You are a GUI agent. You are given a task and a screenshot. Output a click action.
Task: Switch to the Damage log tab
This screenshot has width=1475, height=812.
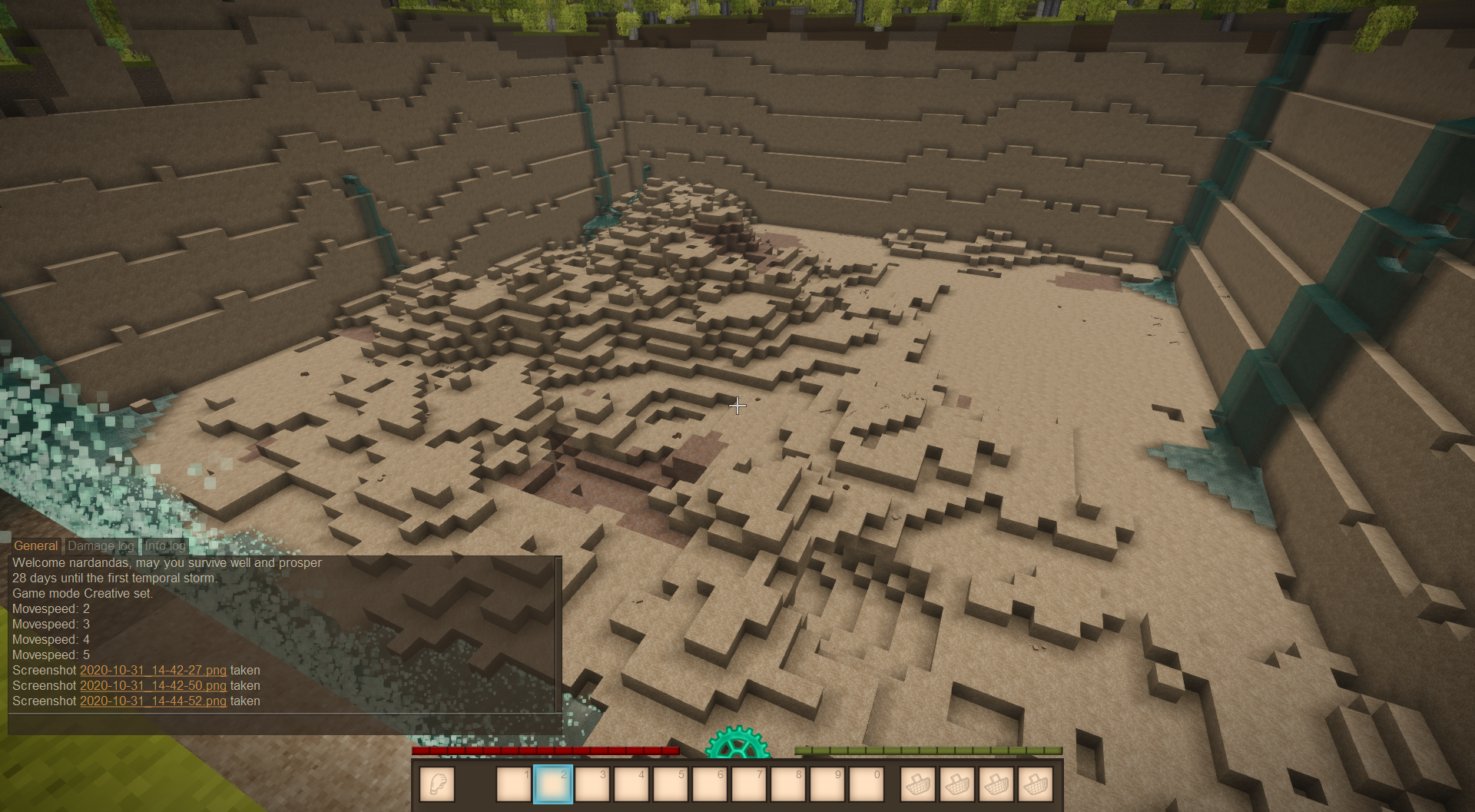101,545
